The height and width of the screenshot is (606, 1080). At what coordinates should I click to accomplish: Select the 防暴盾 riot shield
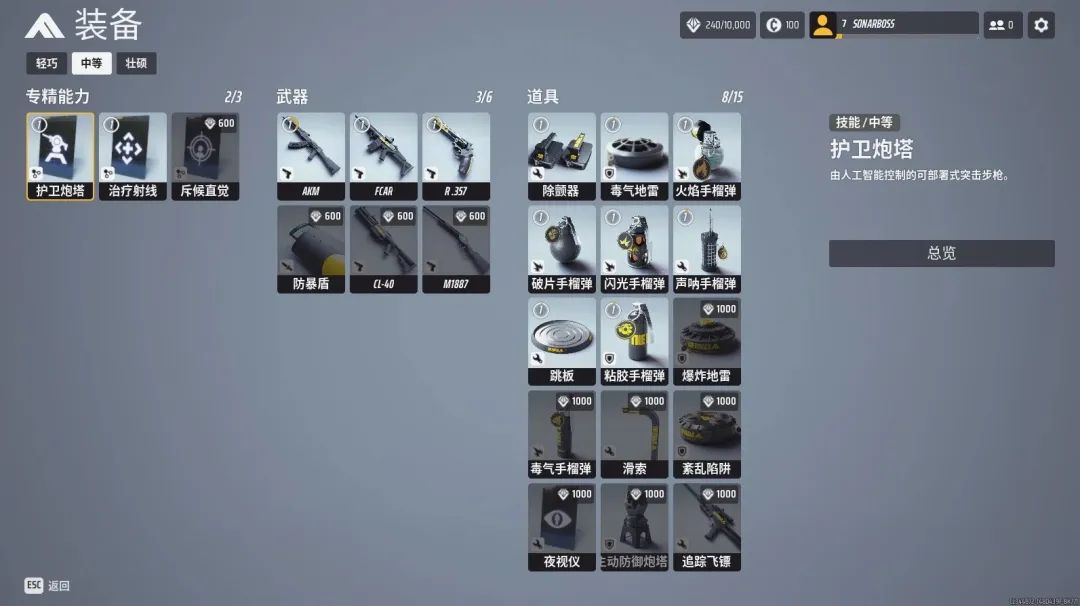coord(311,249)
